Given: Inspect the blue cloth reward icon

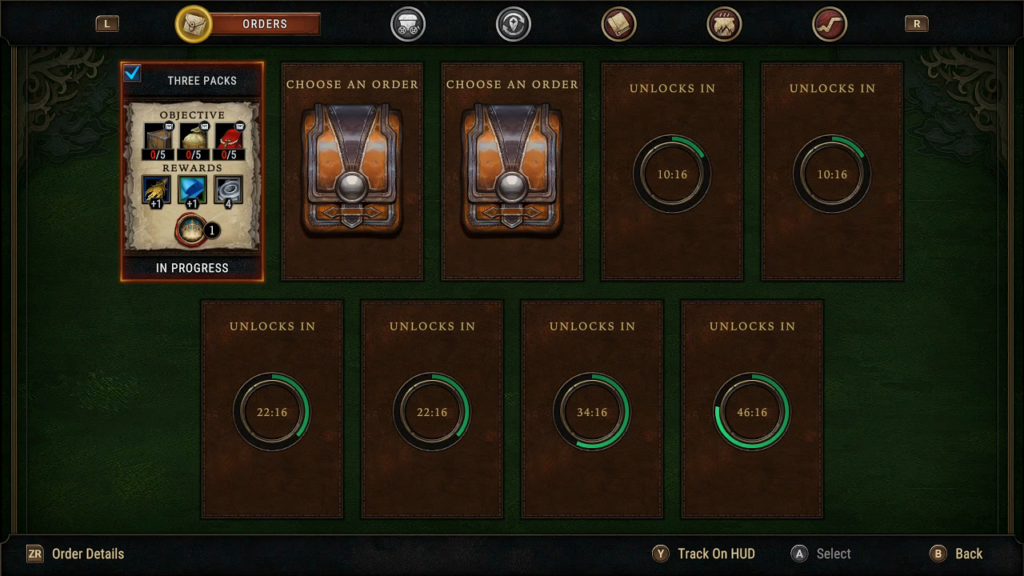Looking at the screenshot, I should tap(192, 189).
